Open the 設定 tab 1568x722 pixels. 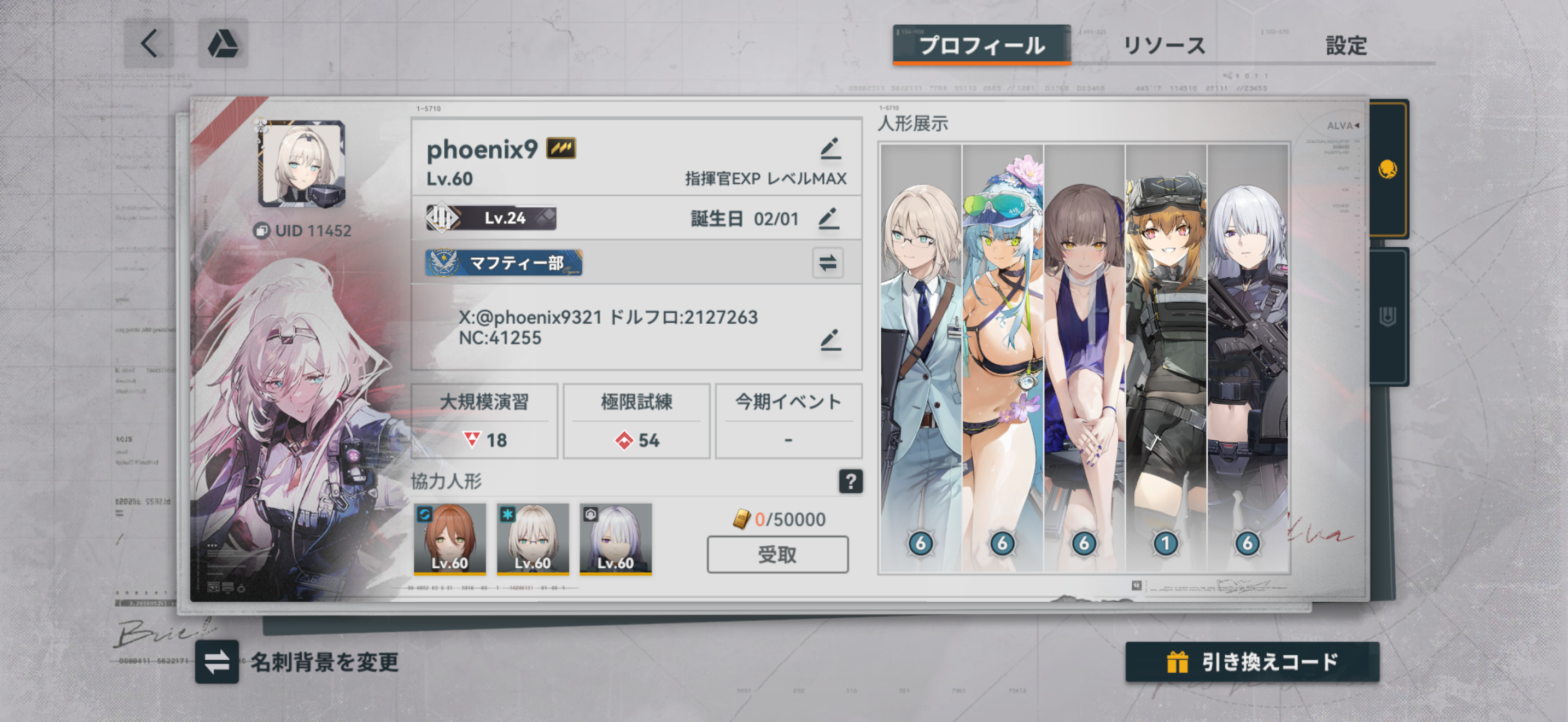tap(1346, 45)
